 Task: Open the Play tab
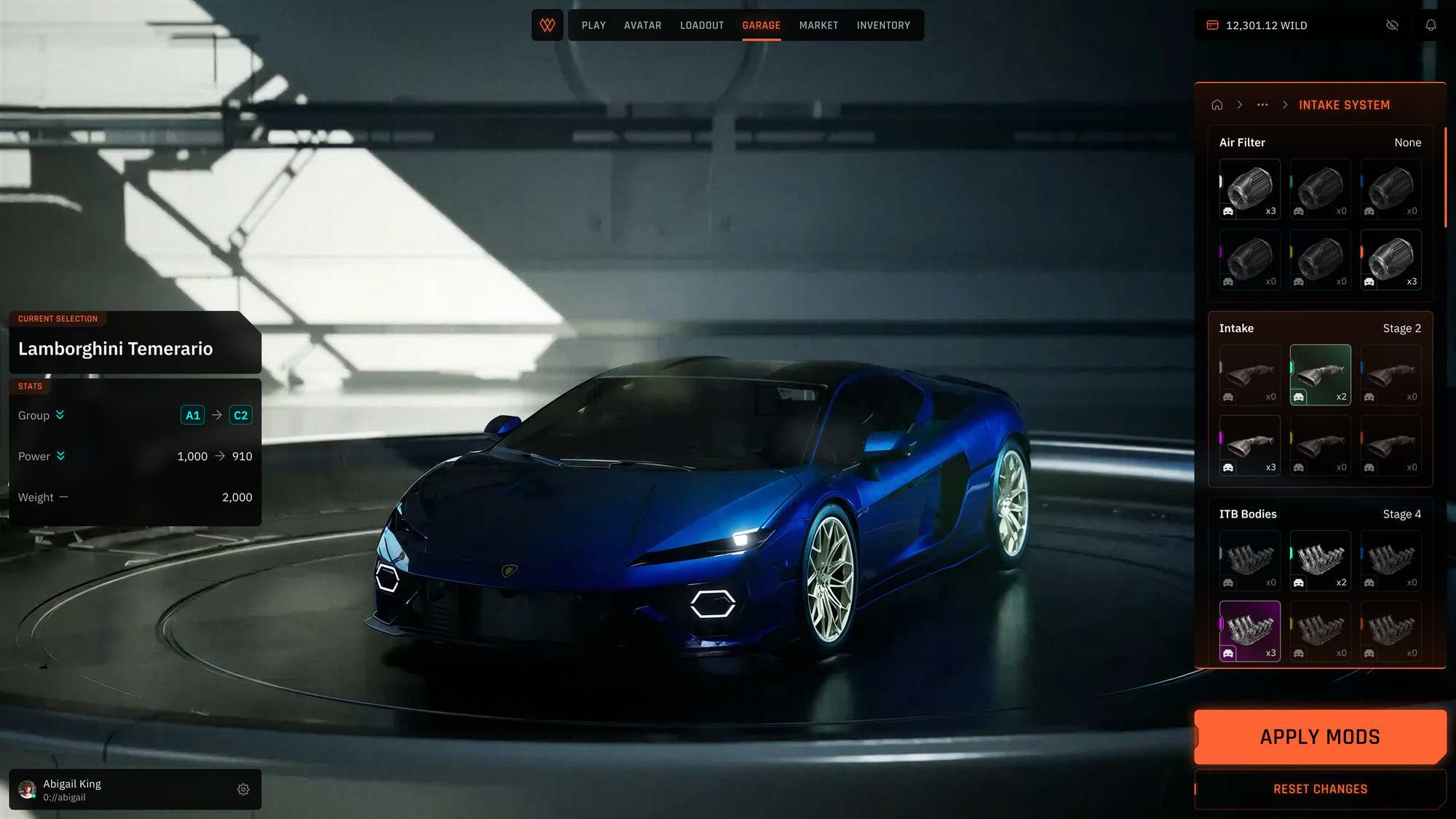point(593,25)
